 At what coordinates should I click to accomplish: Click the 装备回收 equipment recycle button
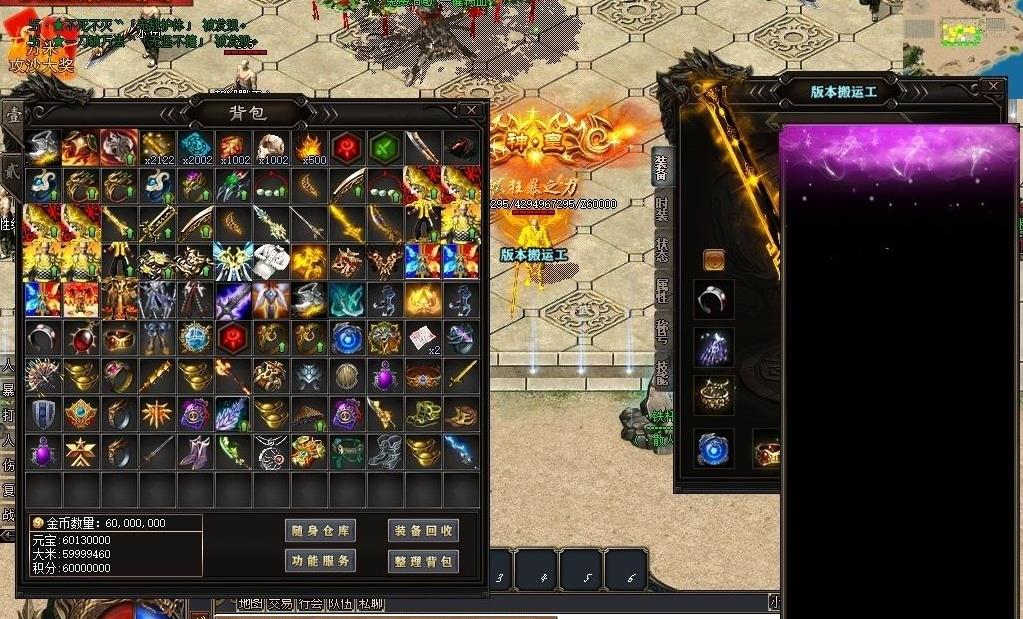(x=423, y=531)
